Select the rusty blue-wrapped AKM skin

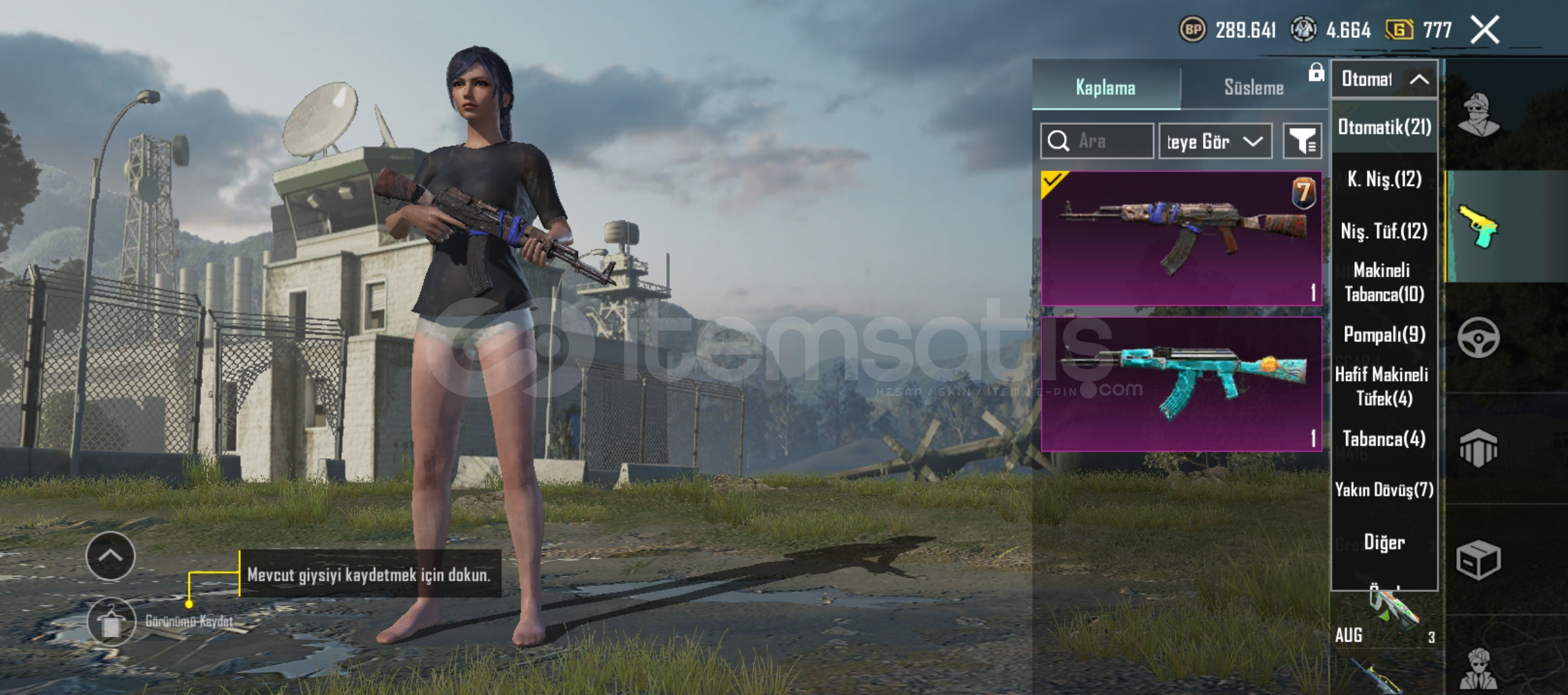(x=1181, y=238)
